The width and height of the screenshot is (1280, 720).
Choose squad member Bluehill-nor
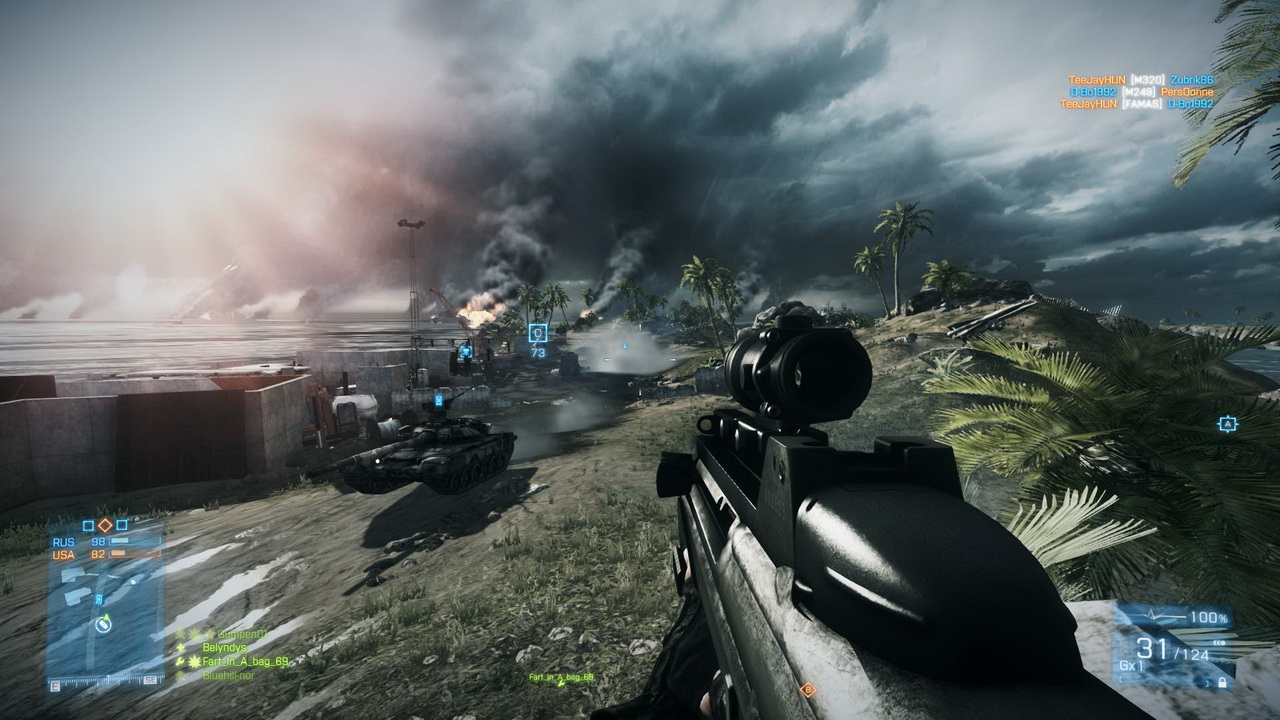point(228,675)
